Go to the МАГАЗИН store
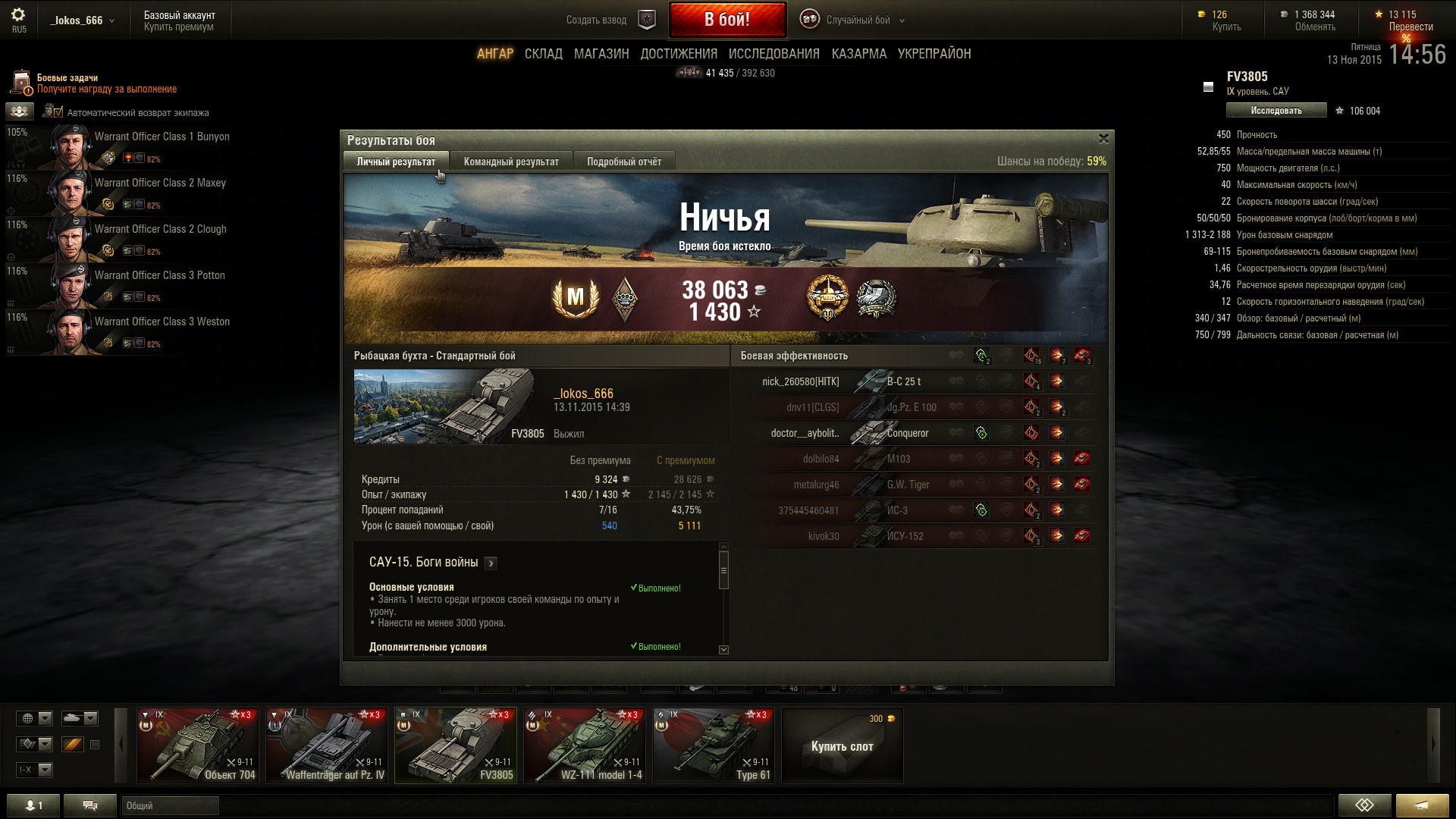Screen dimensions: 1456x819 point(601,54)
